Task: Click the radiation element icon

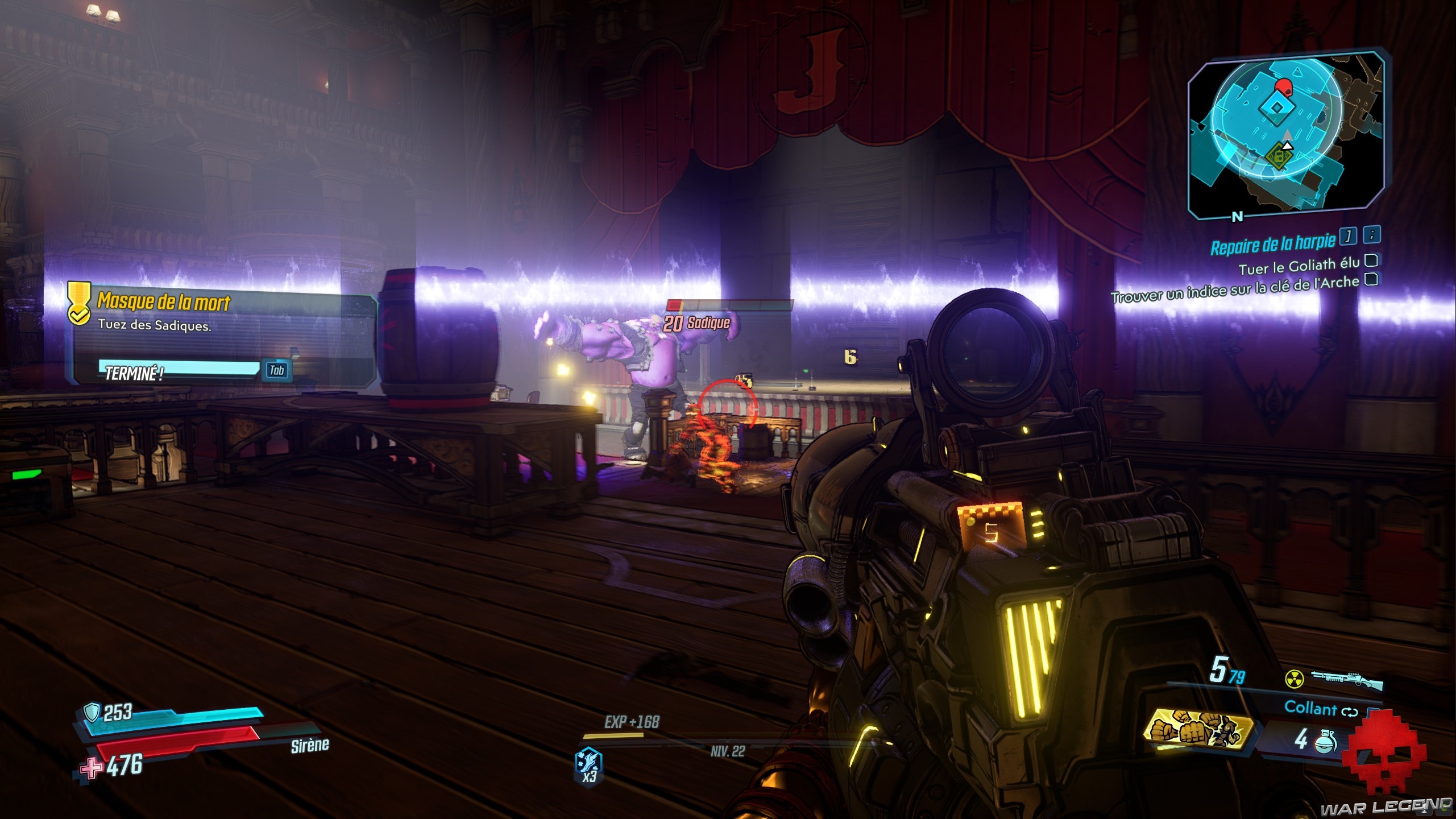Action: pyautogui.click(x=1295, y=679)
